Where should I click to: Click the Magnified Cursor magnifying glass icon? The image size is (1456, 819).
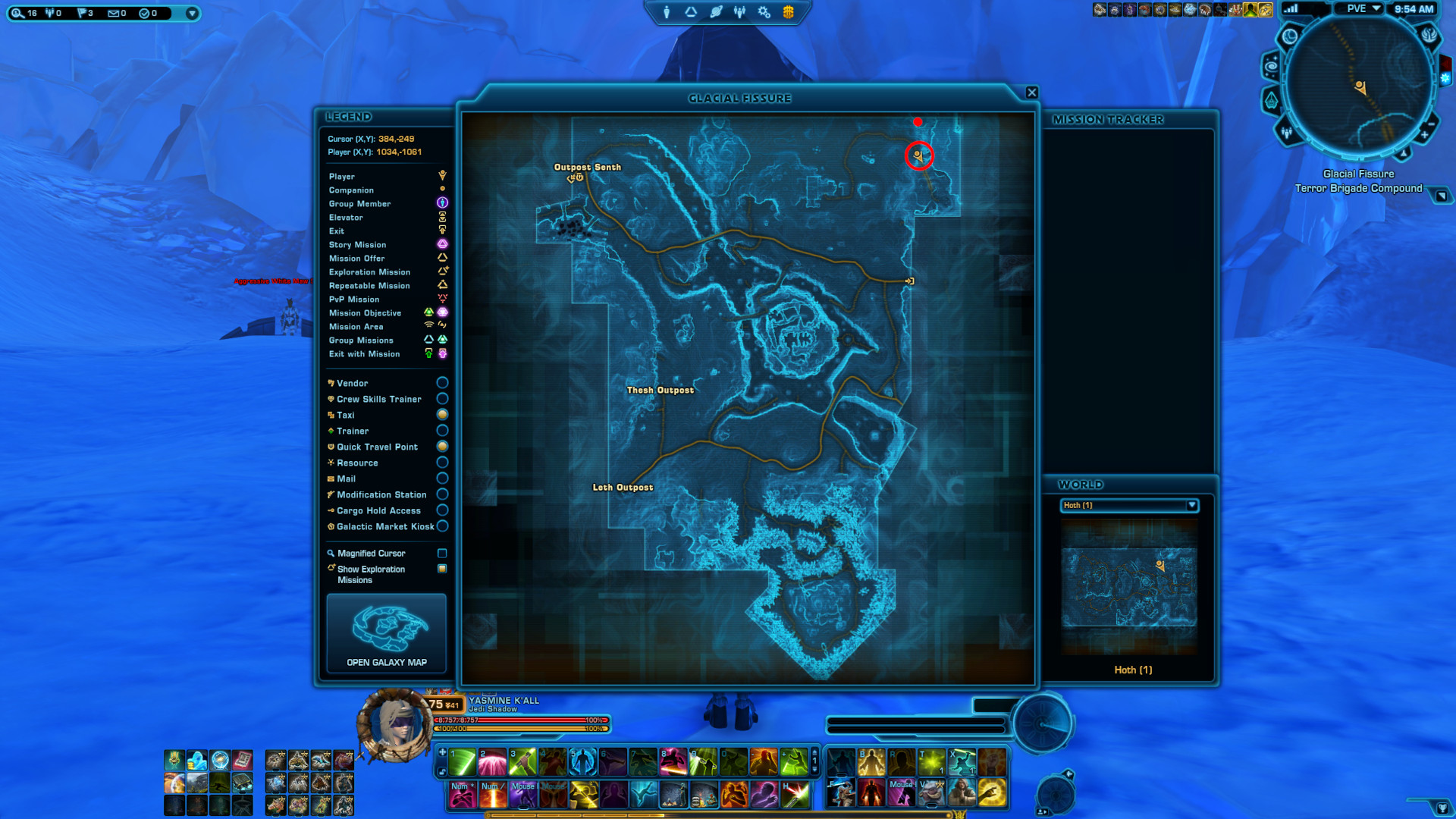[331, 553]
